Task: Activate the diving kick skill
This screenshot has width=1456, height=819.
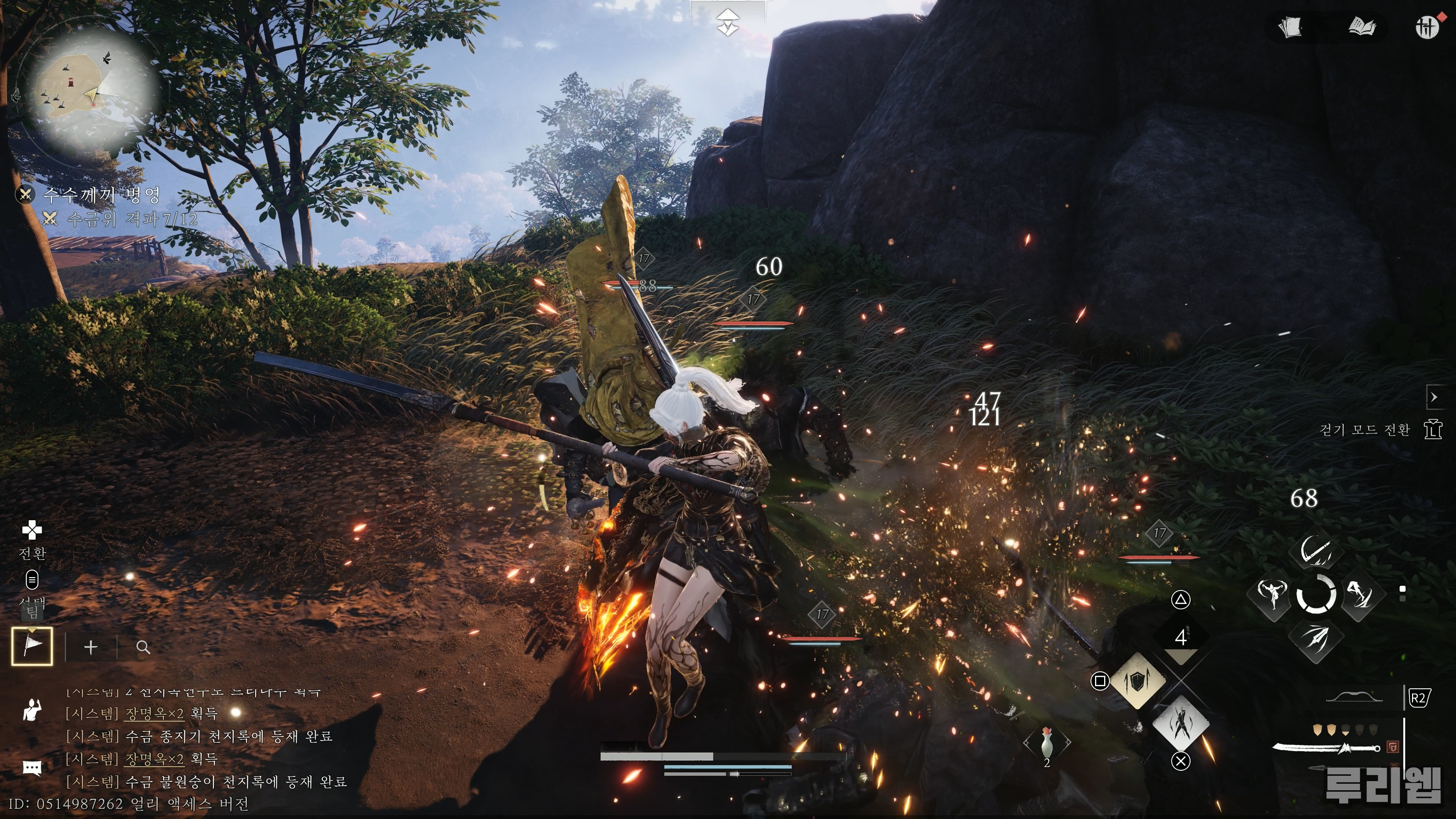Action: [x=1360, y=594]
